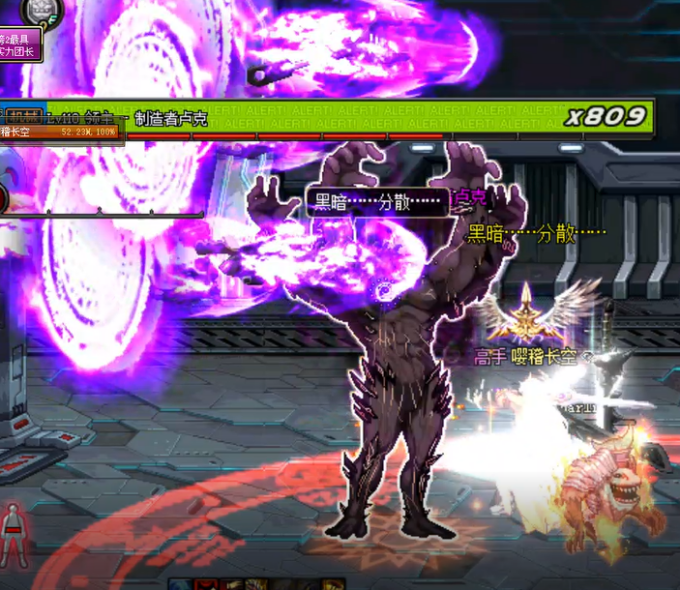This screenshot has height=590, width=680.
Task: Click the hexagonal emblem icon at top-left
Action: [42, 10]
